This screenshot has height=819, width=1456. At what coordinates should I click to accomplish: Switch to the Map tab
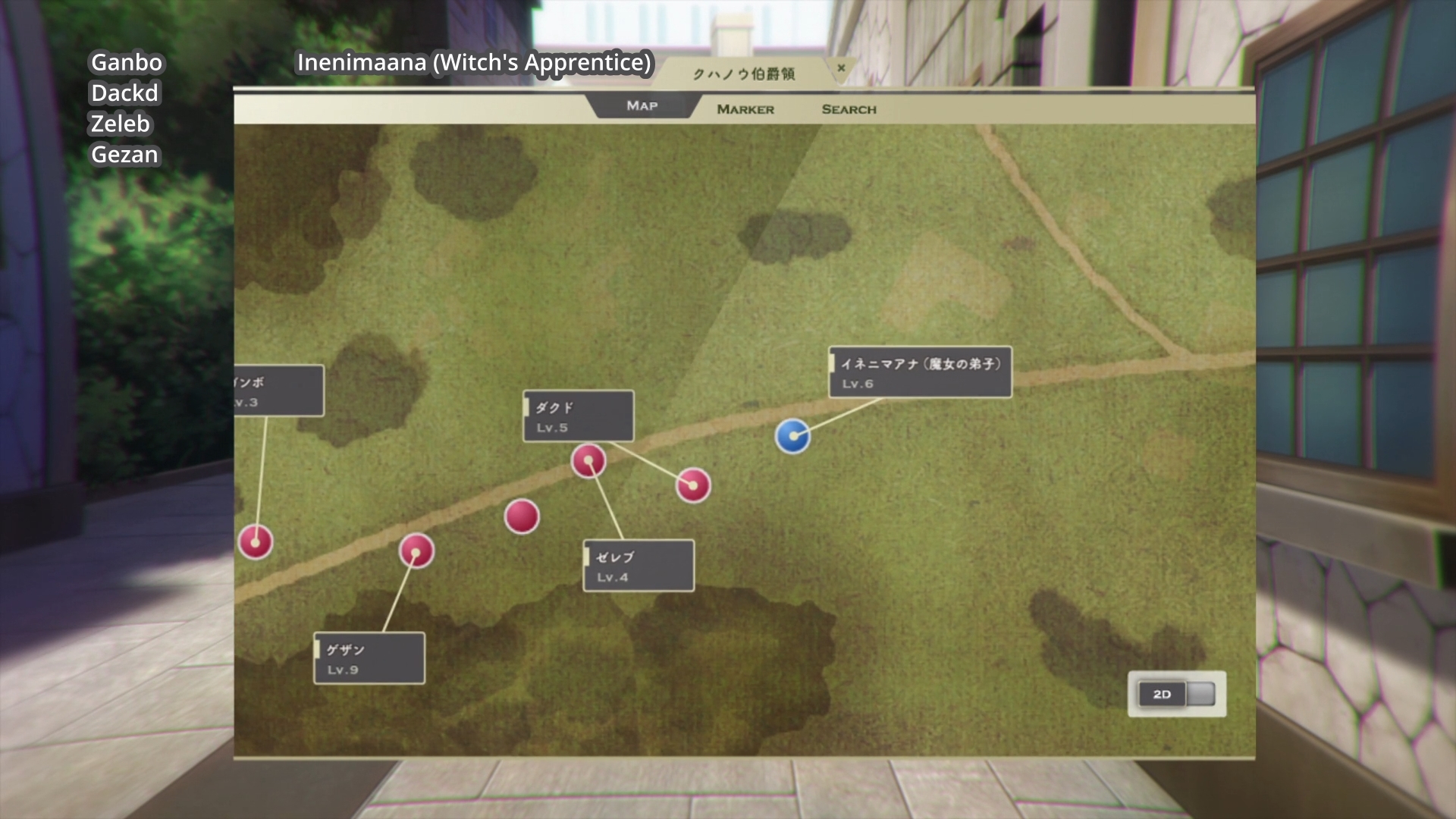click(642, 106)
